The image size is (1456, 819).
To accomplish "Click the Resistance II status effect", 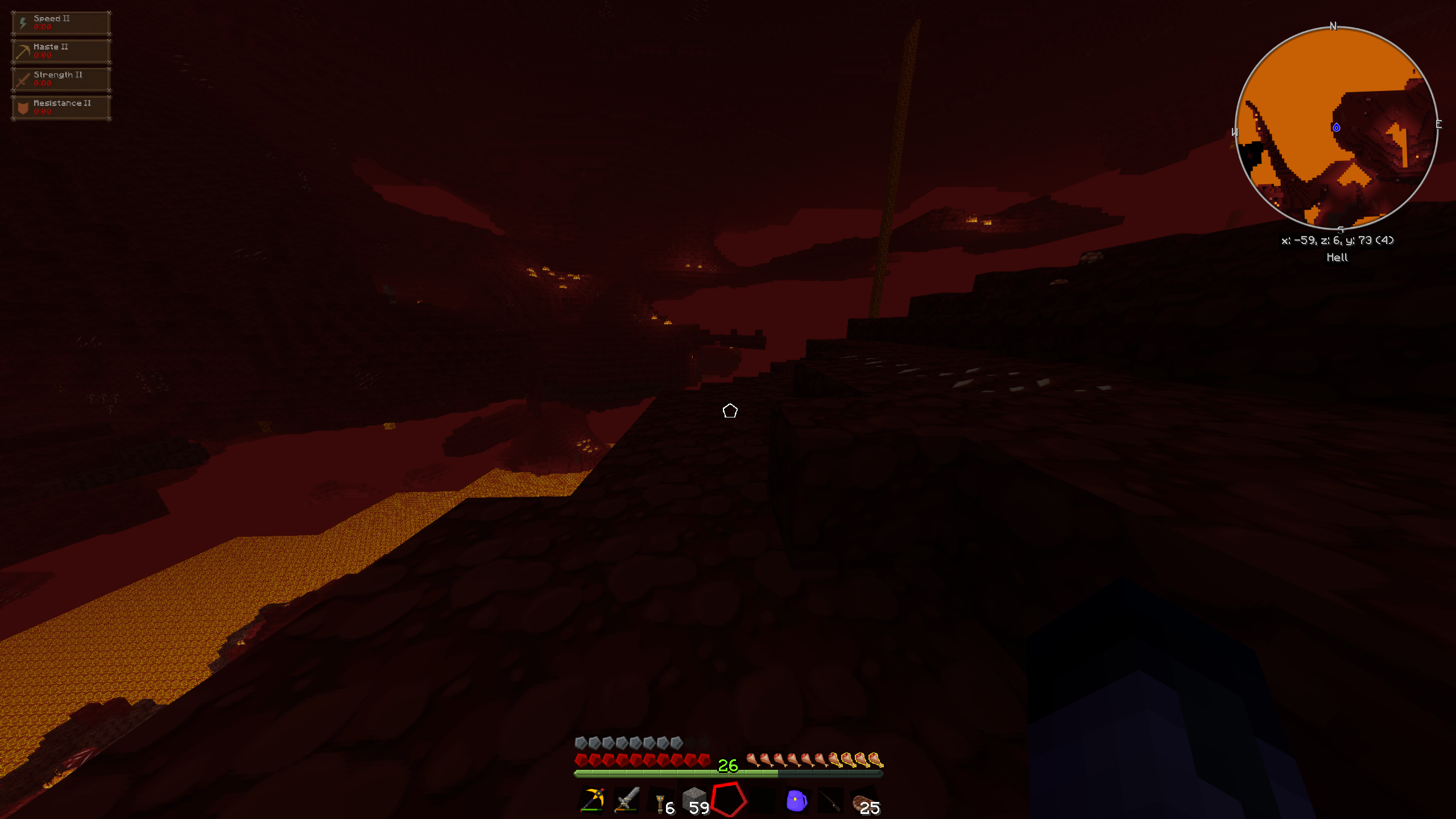I will (x=61, y=107).
